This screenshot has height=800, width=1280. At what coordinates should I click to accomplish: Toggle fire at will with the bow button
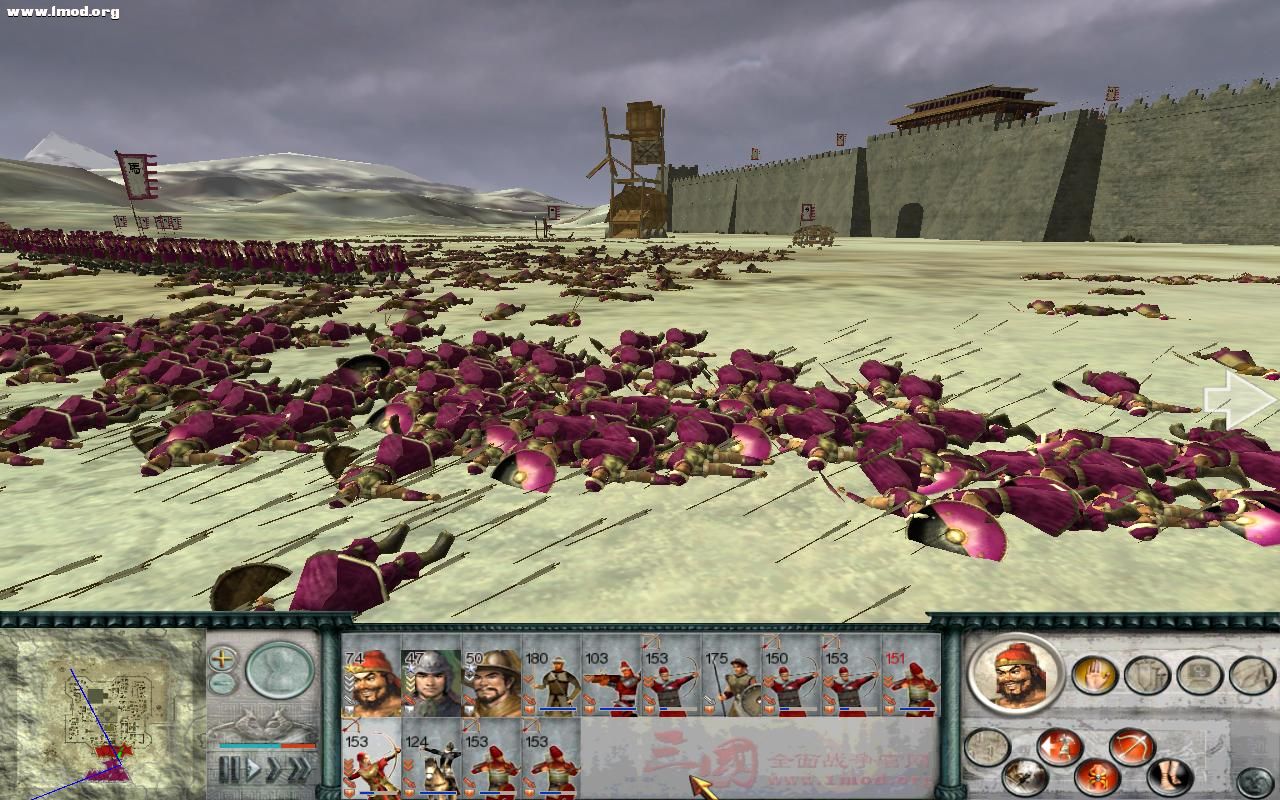(x=1131, y=745)
